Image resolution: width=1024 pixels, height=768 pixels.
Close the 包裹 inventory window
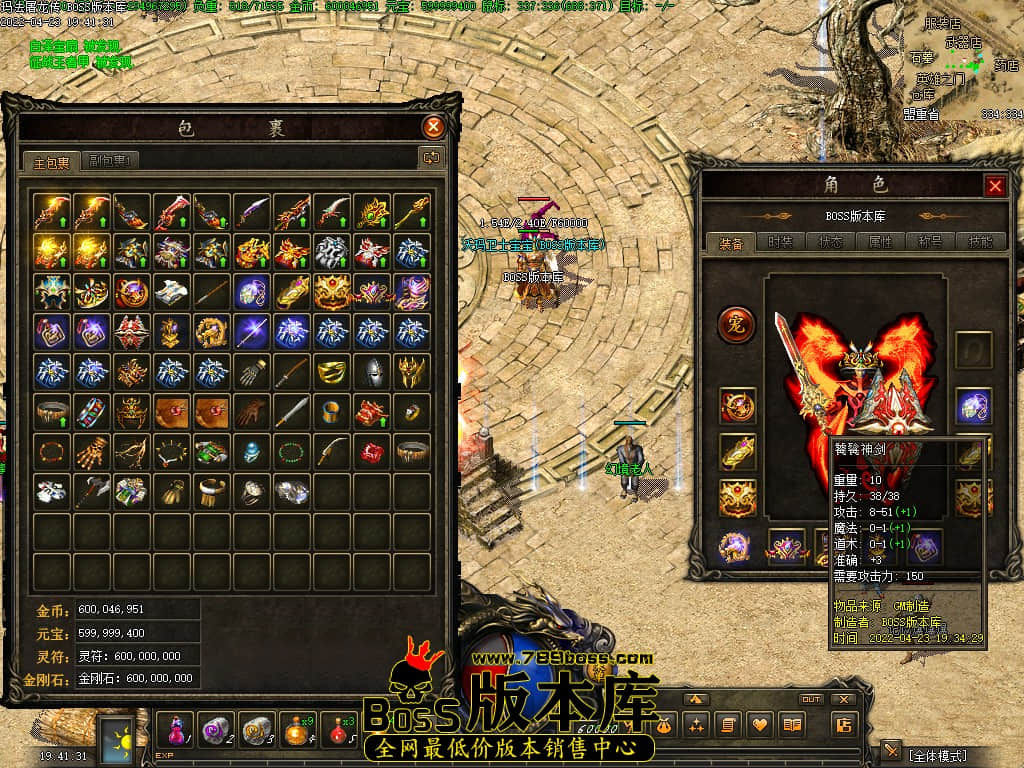433,127
